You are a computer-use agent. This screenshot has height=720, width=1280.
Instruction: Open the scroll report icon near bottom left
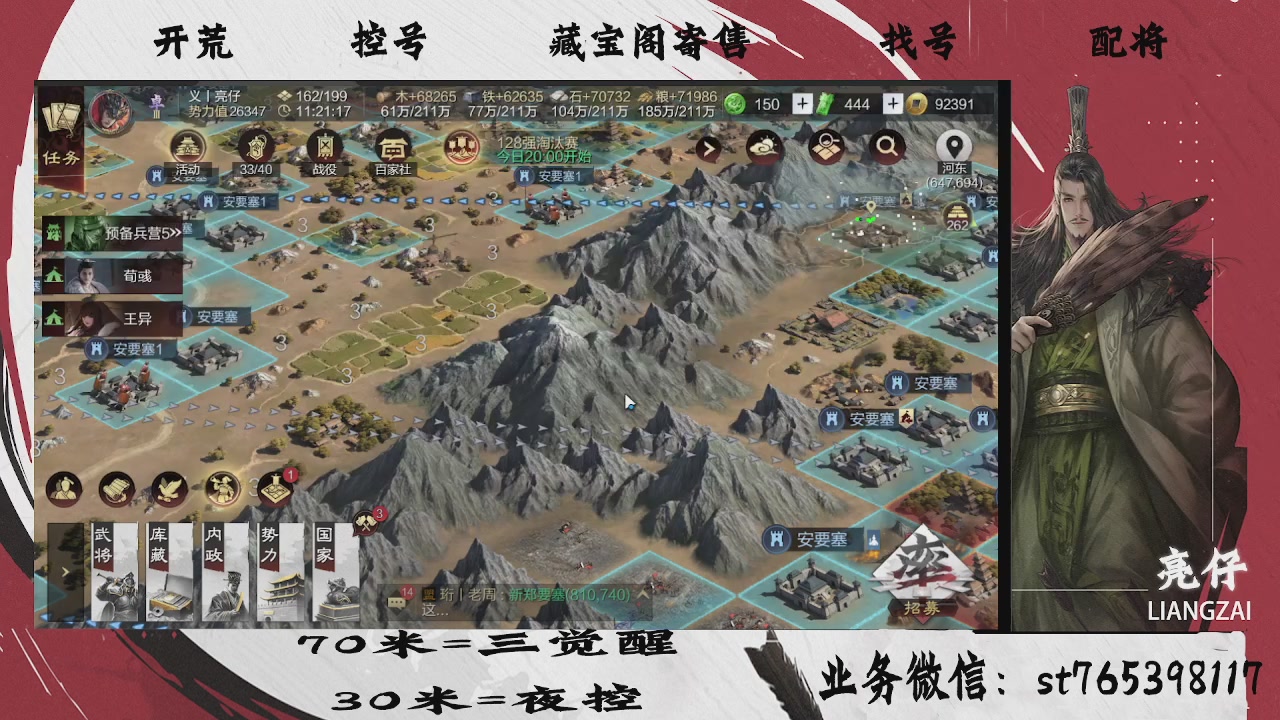point(115,489)
